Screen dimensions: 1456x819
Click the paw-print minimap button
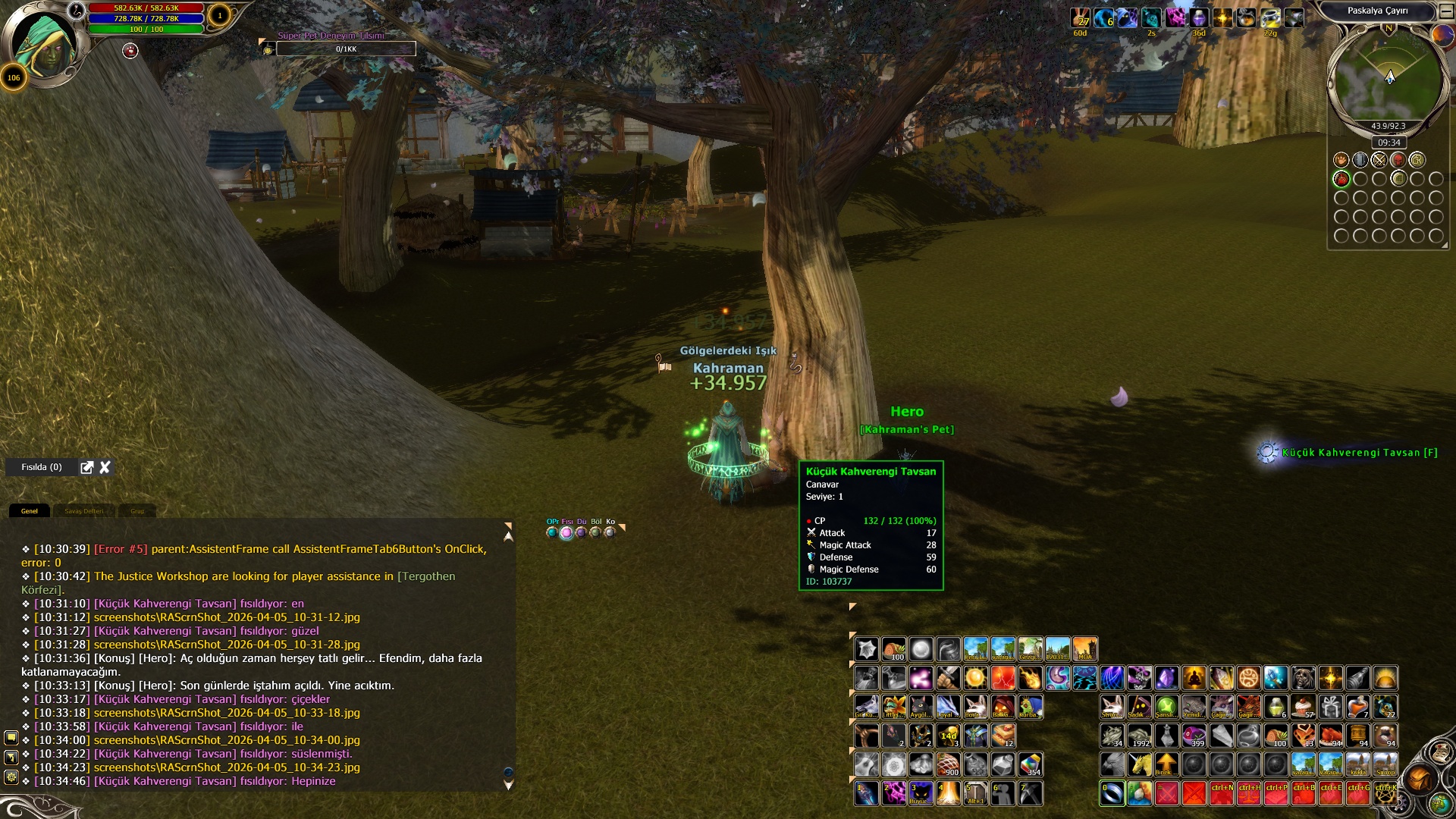tap(1341, 160)
